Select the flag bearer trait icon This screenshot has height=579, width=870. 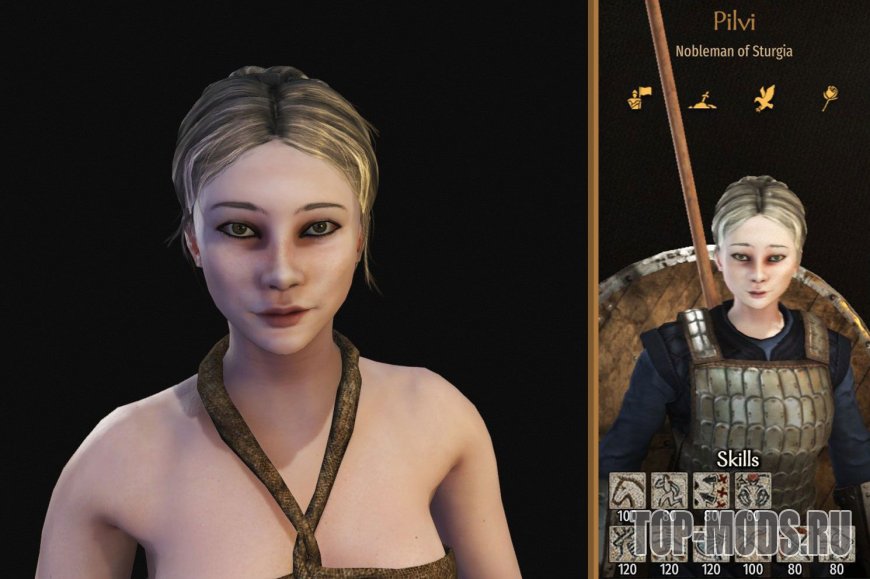[637, 98]
